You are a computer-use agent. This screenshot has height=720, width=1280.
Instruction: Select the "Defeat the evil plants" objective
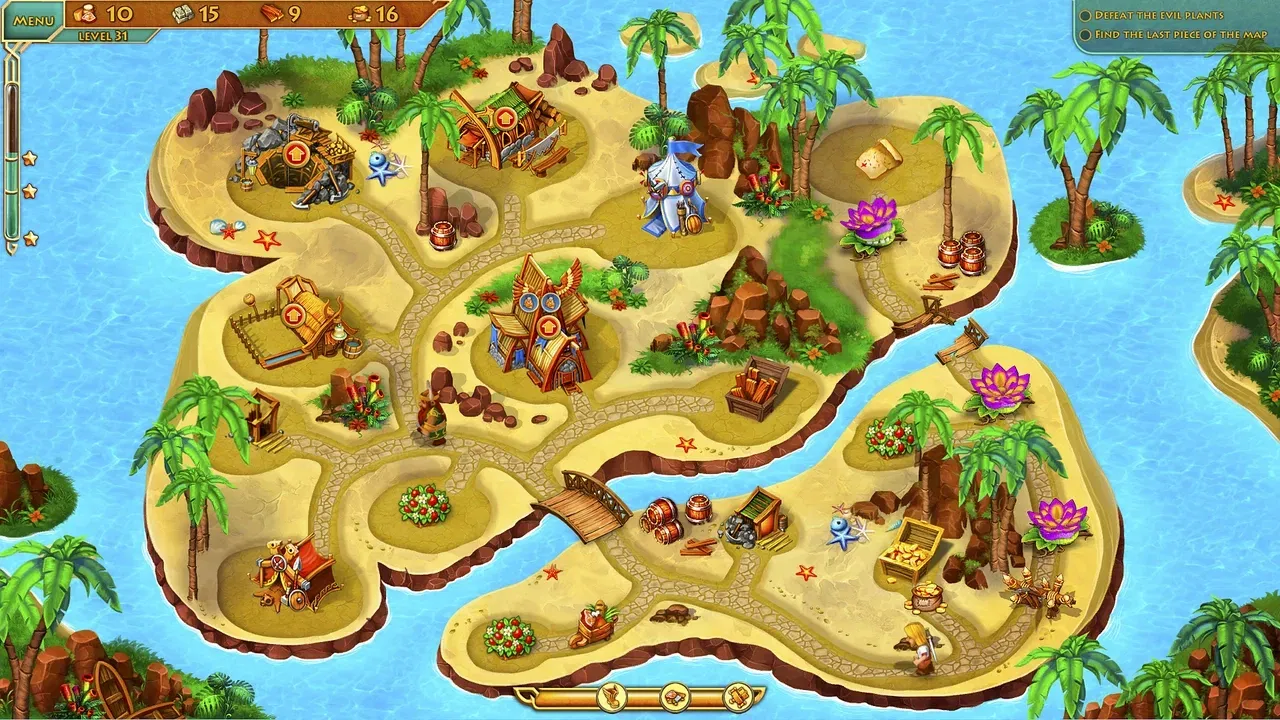pyautogui.click(x=1158, y=15)
